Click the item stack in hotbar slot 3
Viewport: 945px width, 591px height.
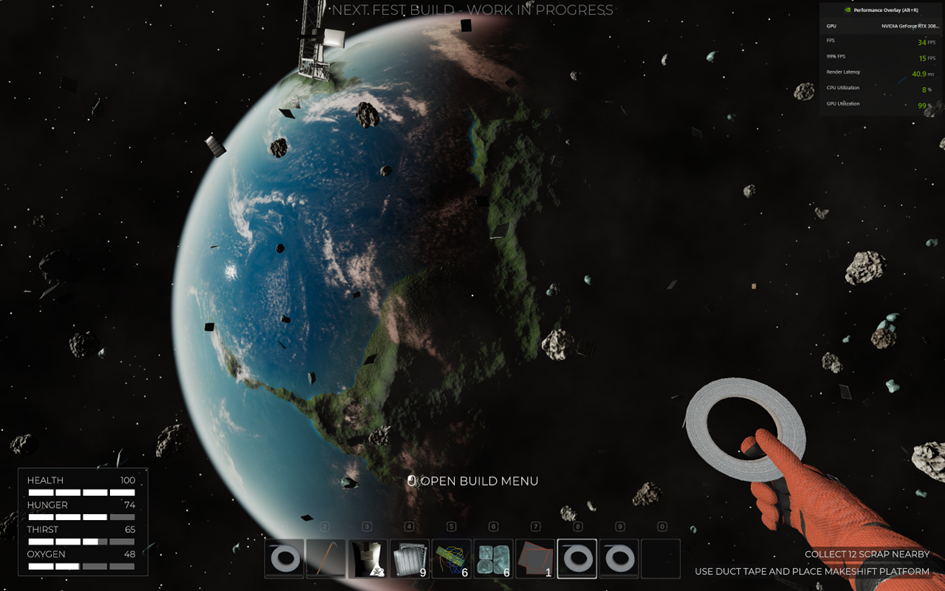coord(367,559)
